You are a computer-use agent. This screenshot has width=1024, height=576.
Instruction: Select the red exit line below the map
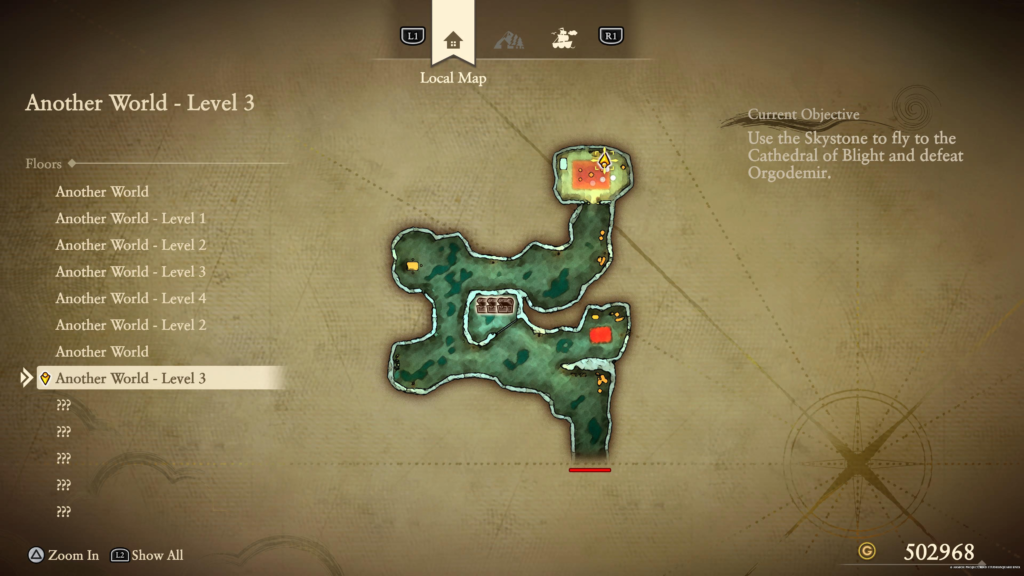pos(589,469)
